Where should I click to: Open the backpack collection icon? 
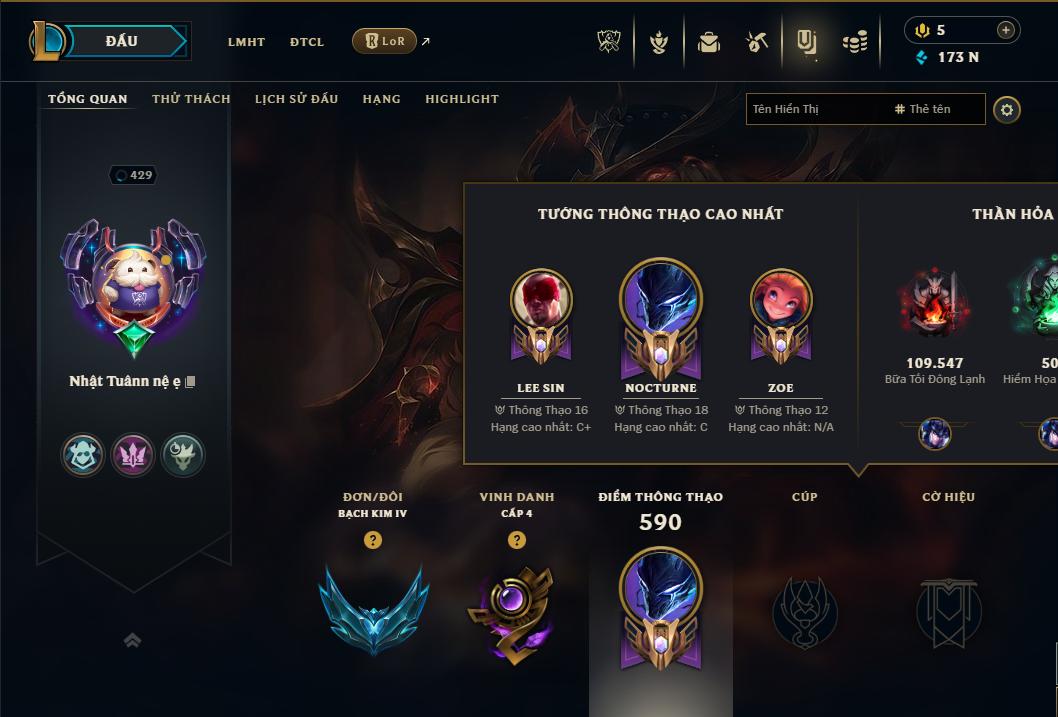click(709, 42)
